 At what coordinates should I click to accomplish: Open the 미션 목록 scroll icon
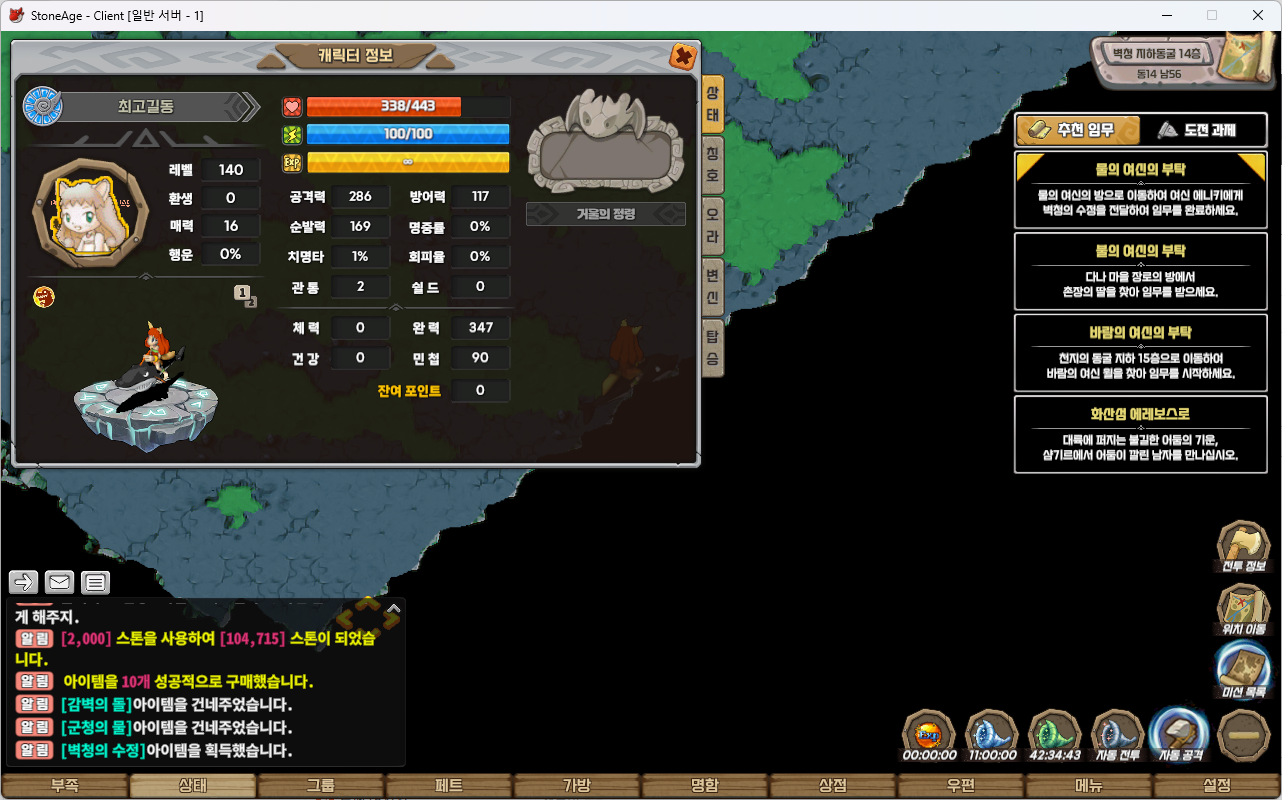[1243, 670]
